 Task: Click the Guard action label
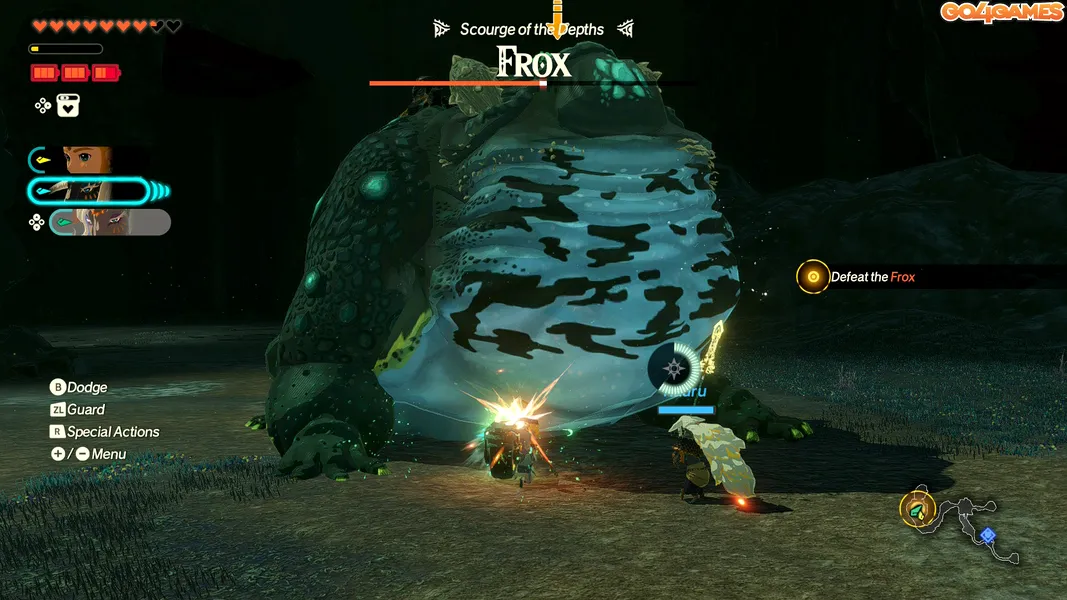[x=85, y=409]
